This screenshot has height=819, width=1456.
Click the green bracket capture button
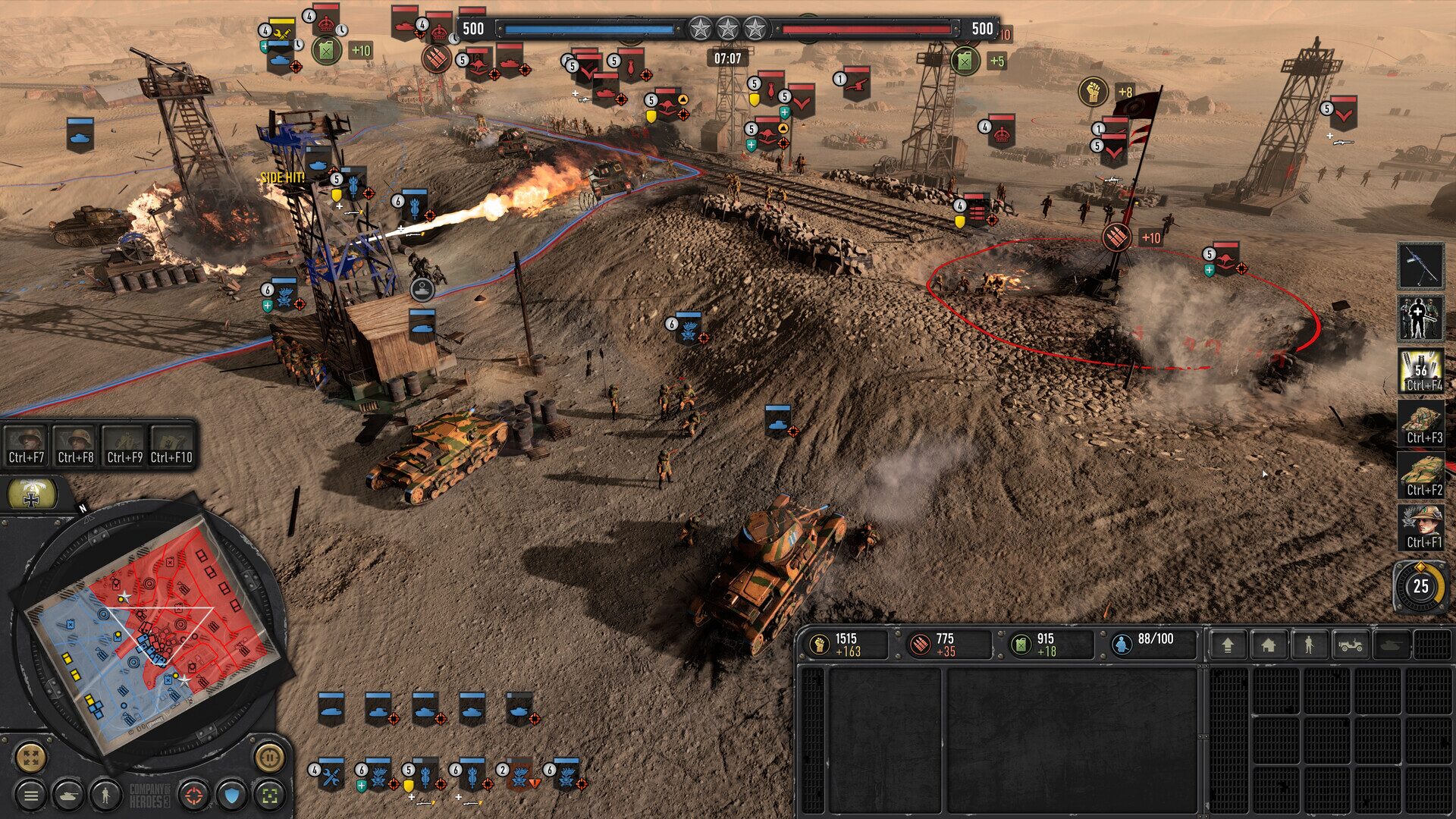tap(269, 795)
